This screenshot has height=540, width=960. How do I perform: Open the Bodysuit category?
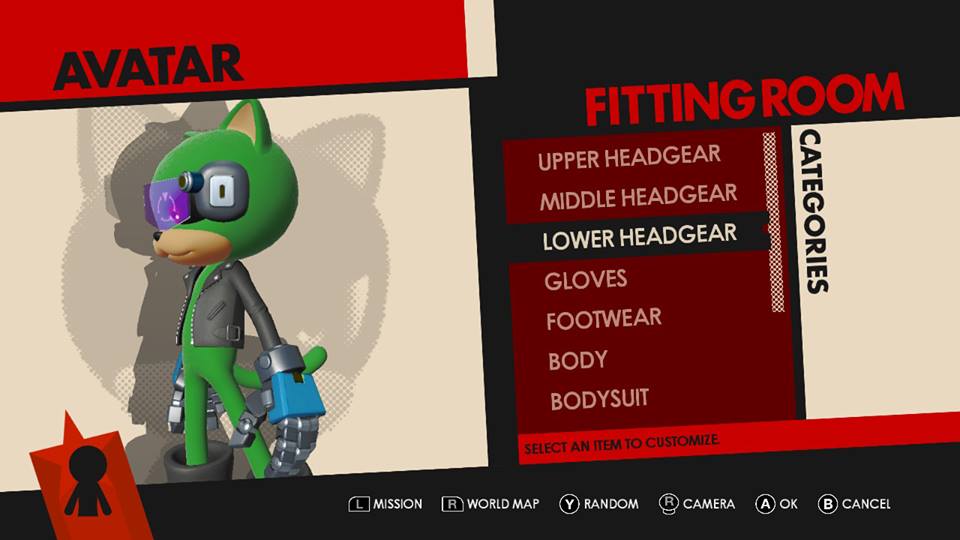pos(599,400)
